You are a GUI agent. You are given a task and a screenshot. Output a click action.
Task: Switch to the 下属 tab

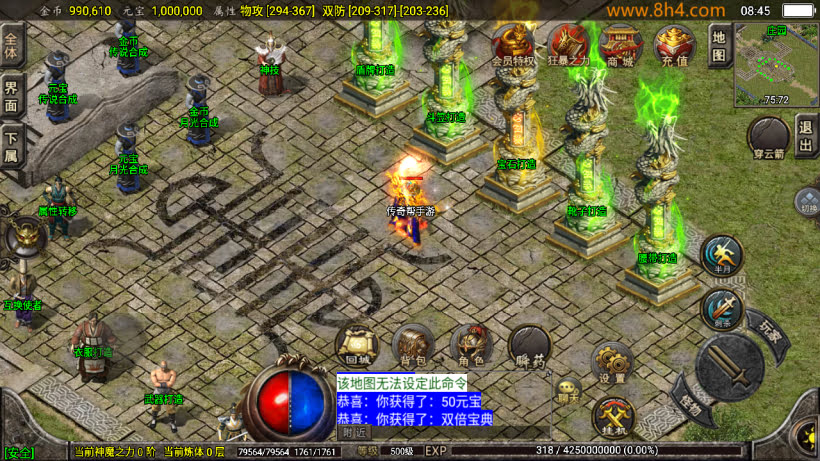pos(12,146)
